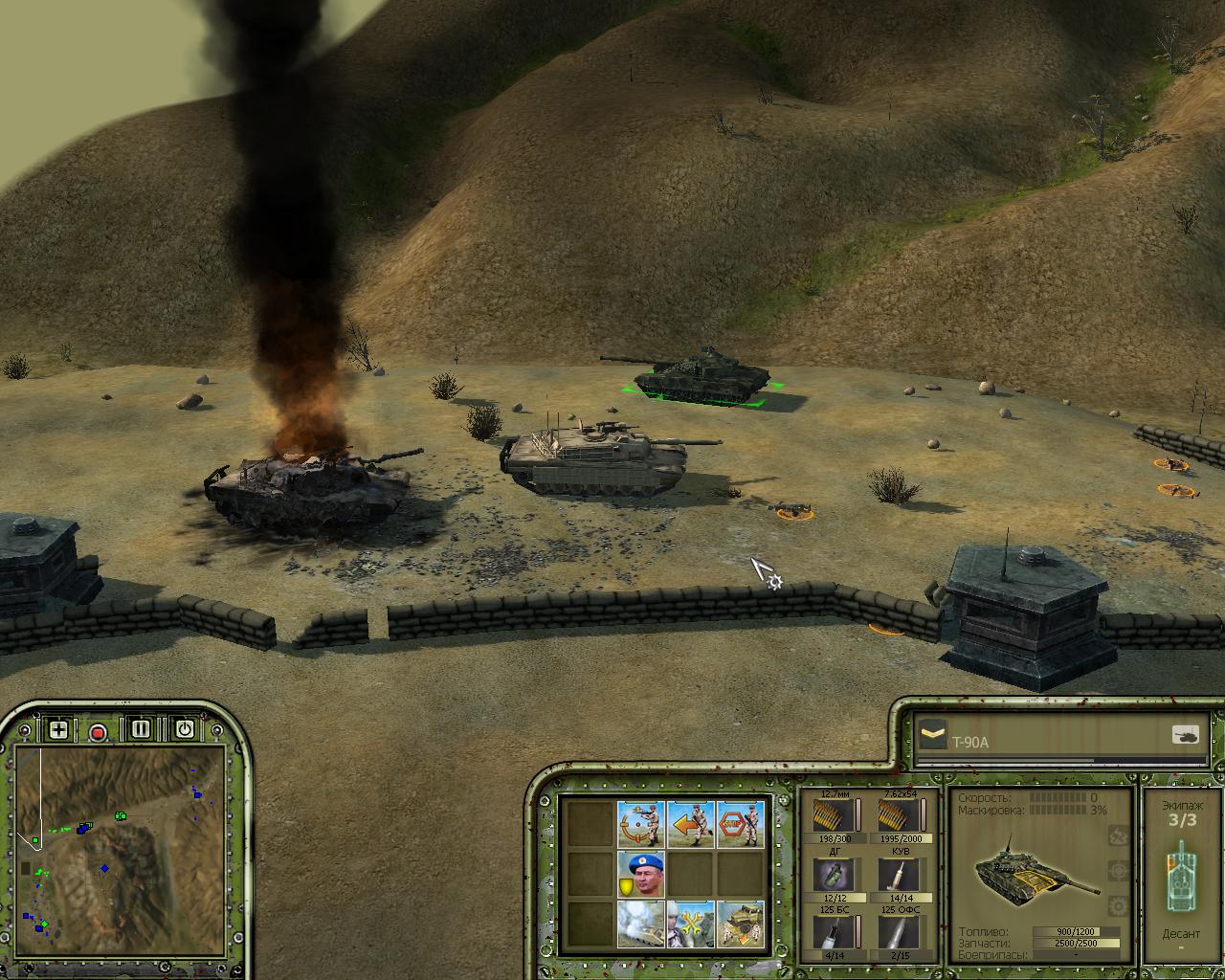Select the КУВ guided missile slot

[x=899, y=875]
